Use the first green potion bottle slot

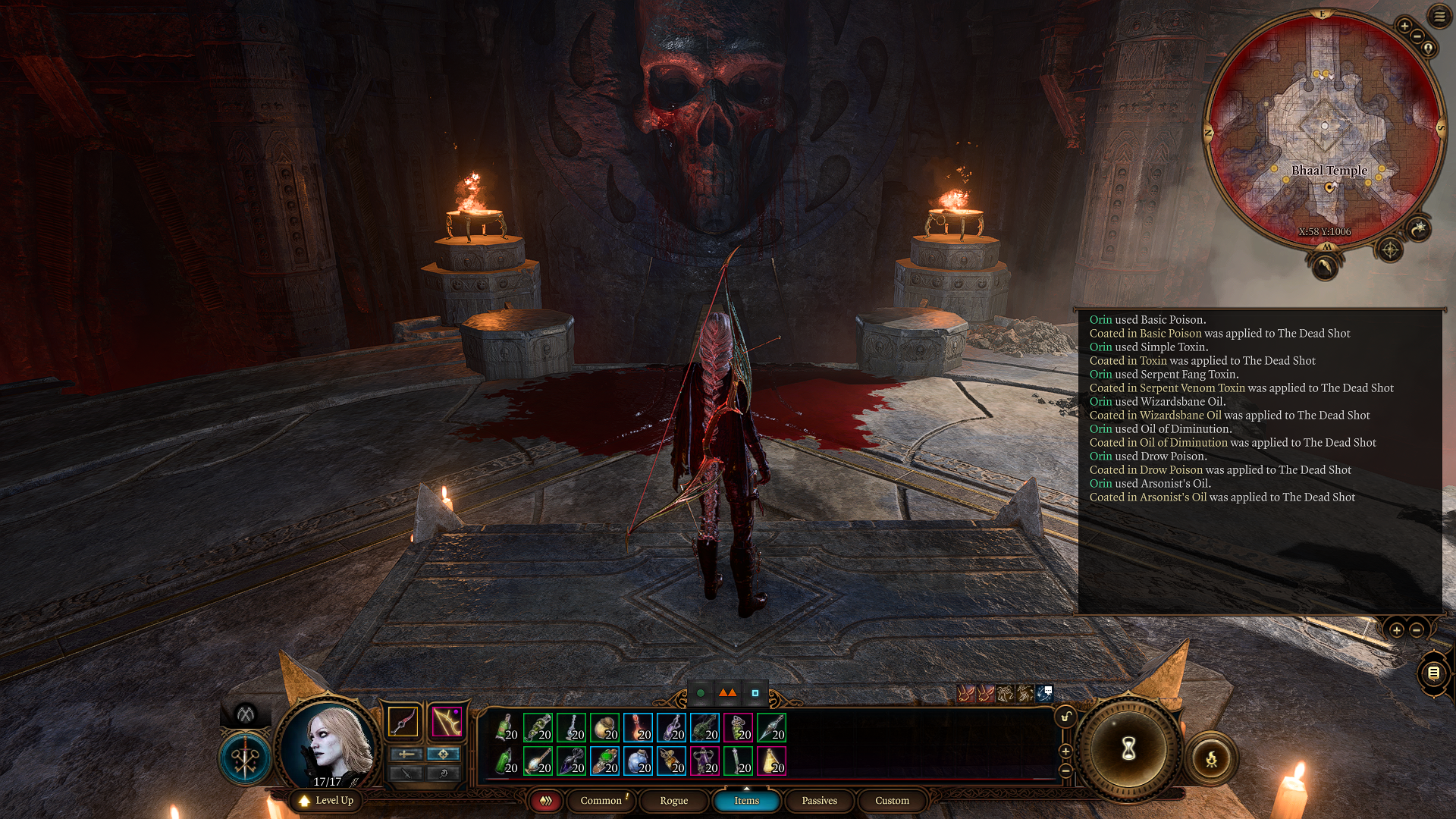(506, 727)
